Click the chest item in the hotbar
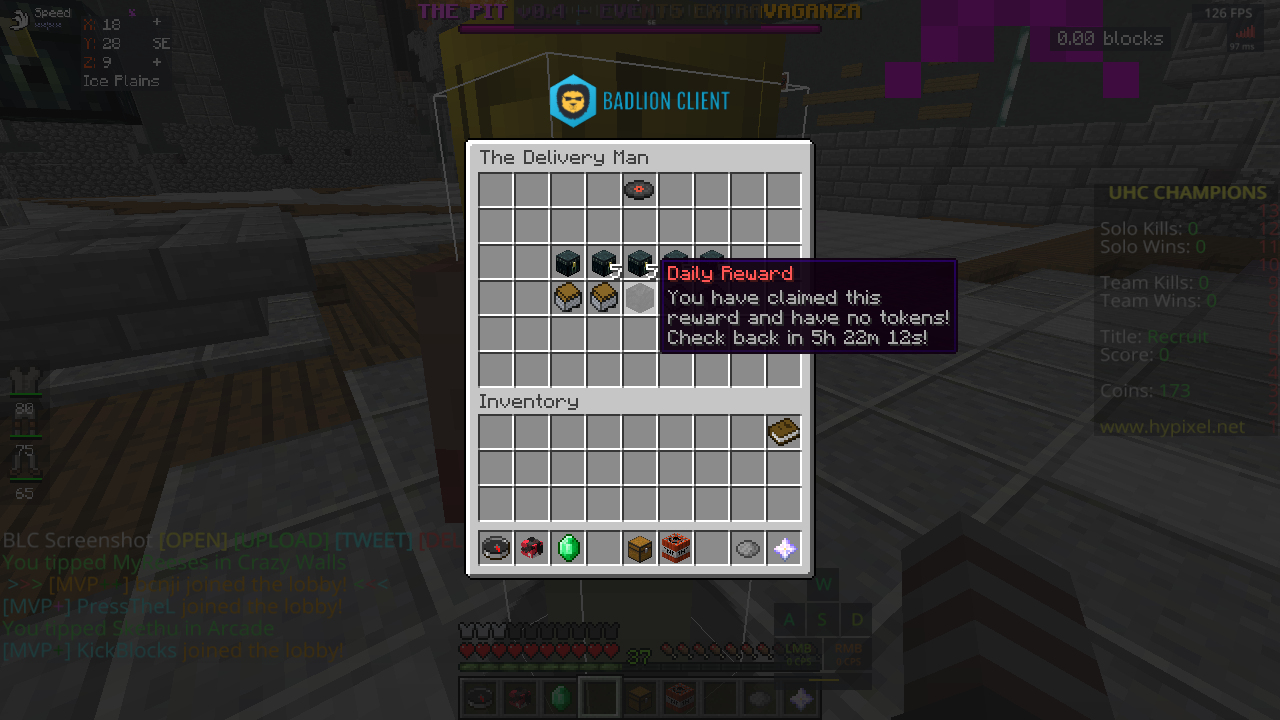The width and height of the screenshot is (1280, 720). pyautogui.click(x=640, y=548)
